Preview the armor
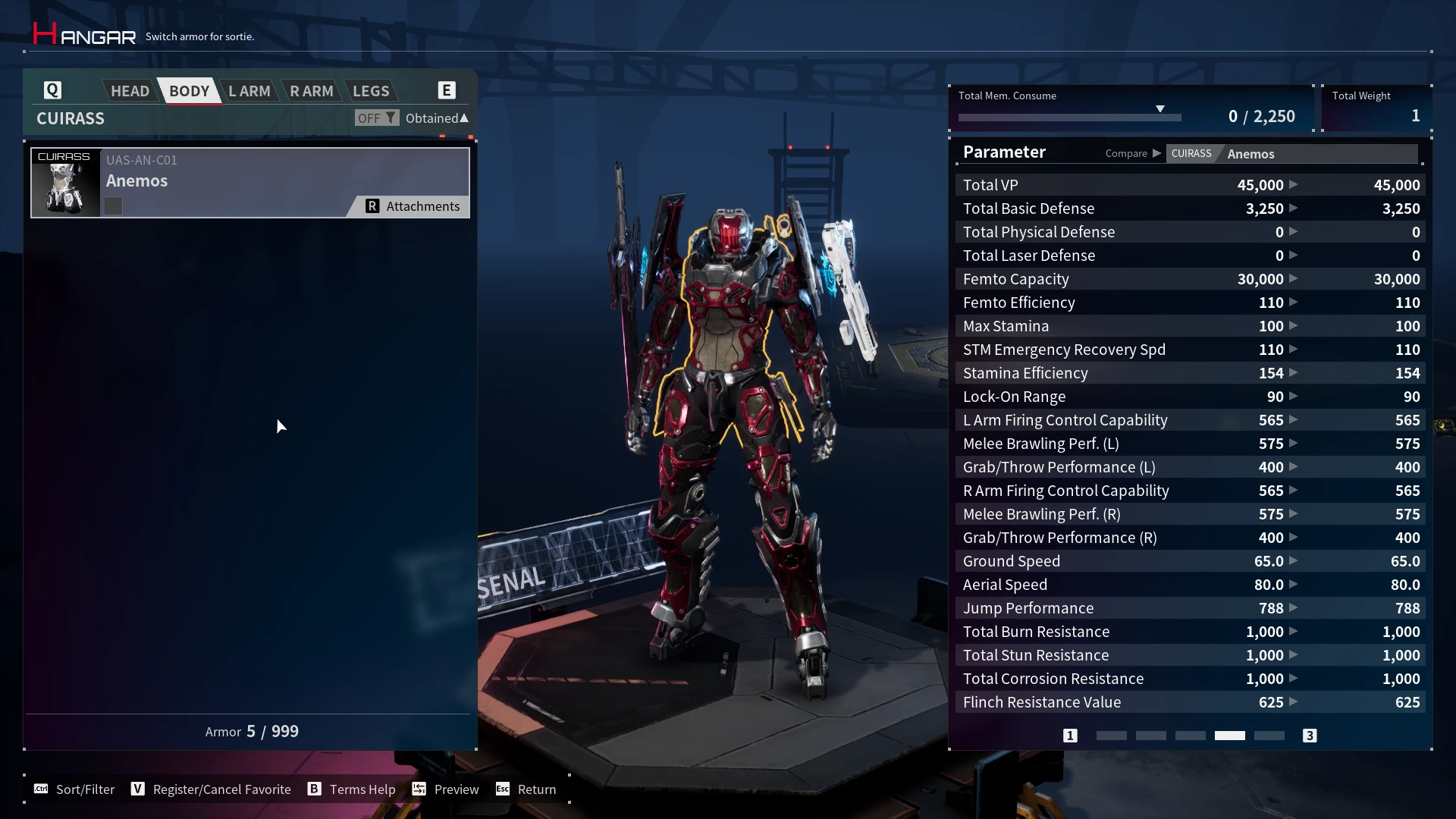The height and width of the screenshot is (819, 1456). 445,789
